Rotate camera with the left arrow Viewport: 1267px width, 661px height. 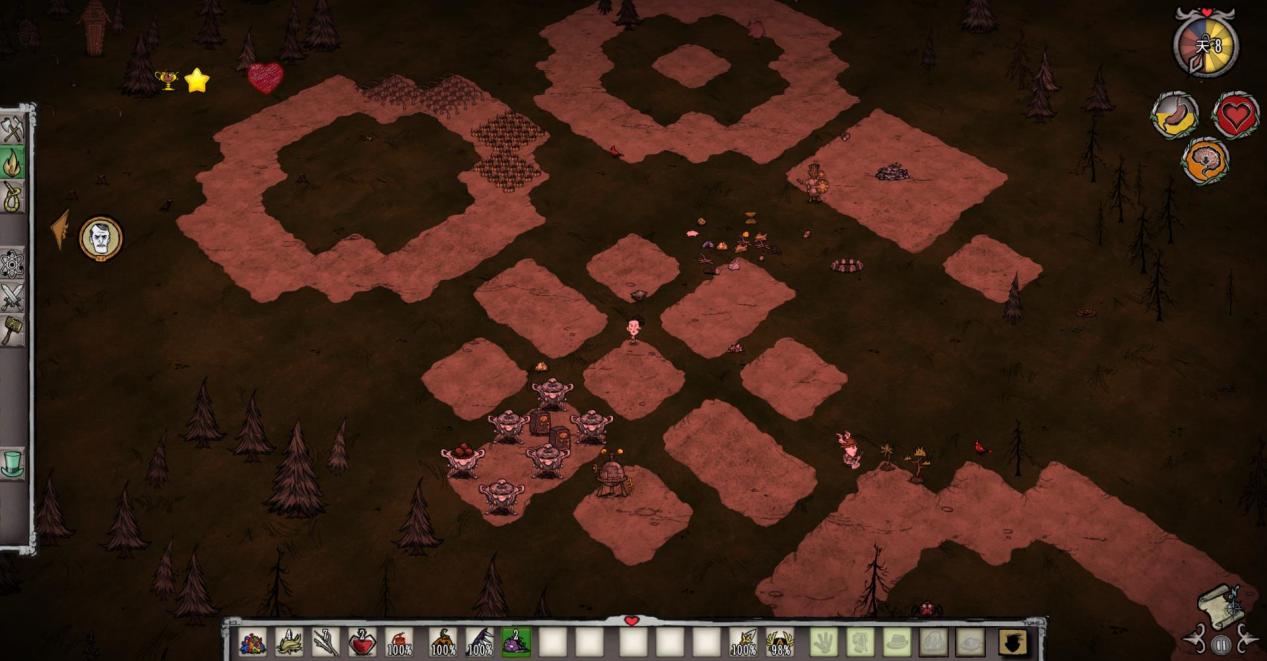[x=1195, y=638]
